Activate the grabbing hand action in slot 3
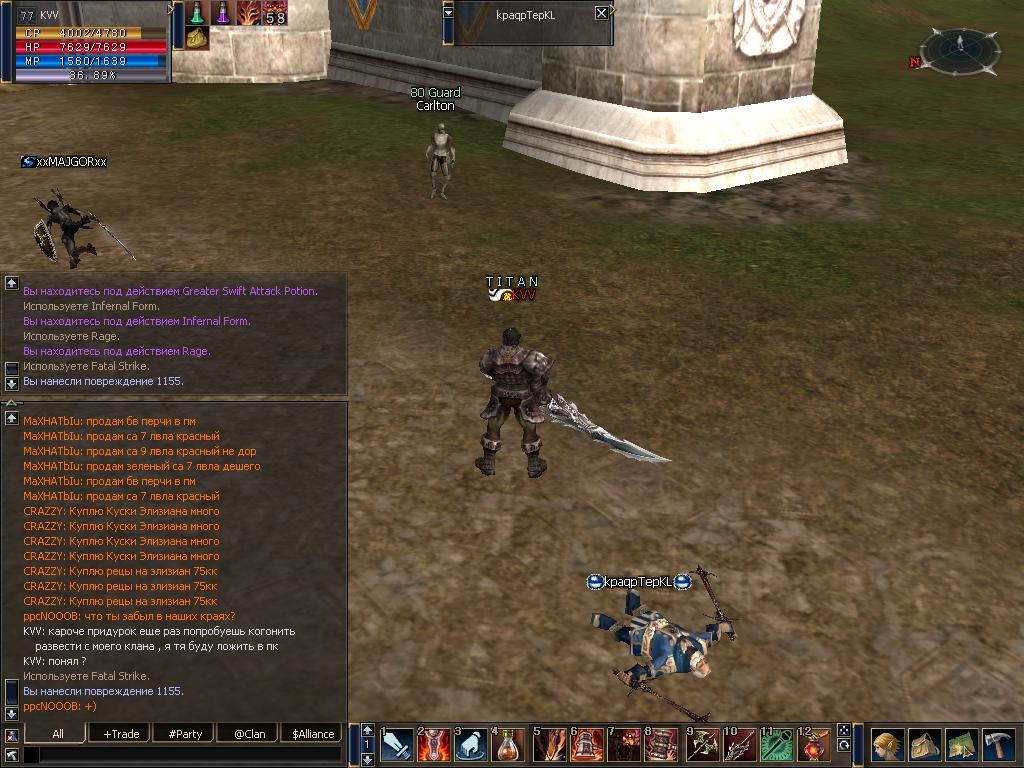The width and height of the screenshot is (1024, 768). tap(472, 745)
